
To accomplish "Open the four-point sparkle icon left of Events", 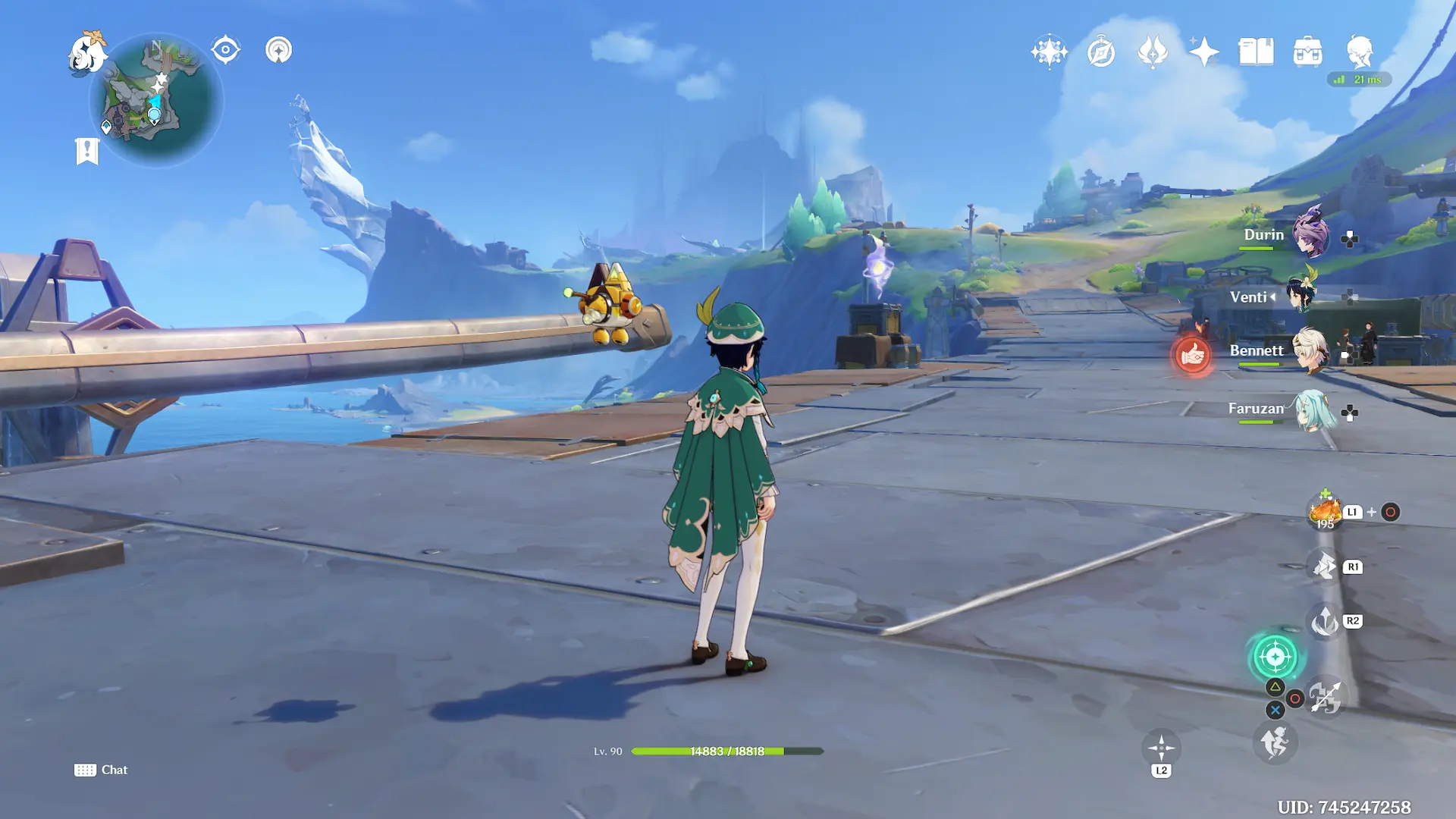I will click(x=1049, y=52).
